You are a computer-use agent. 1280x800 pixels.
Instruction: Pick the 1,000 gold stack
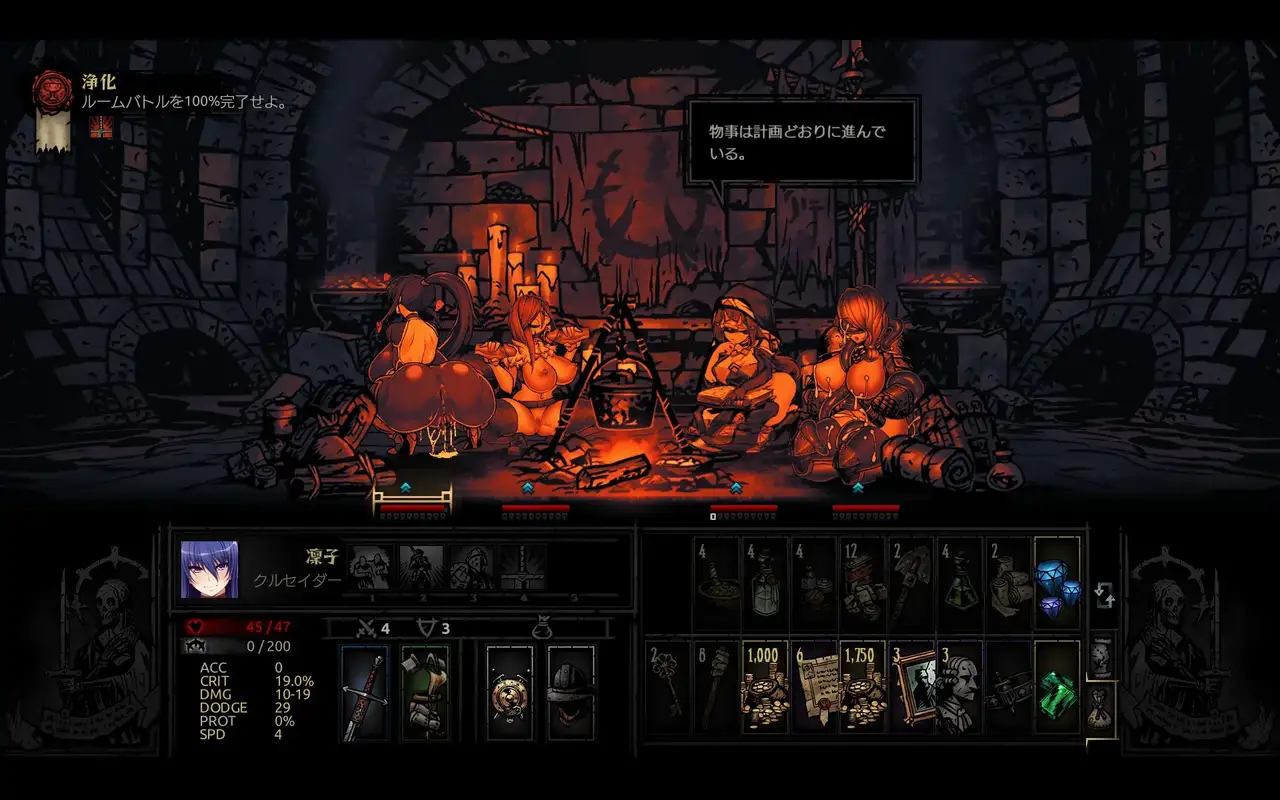coord(765,686)
